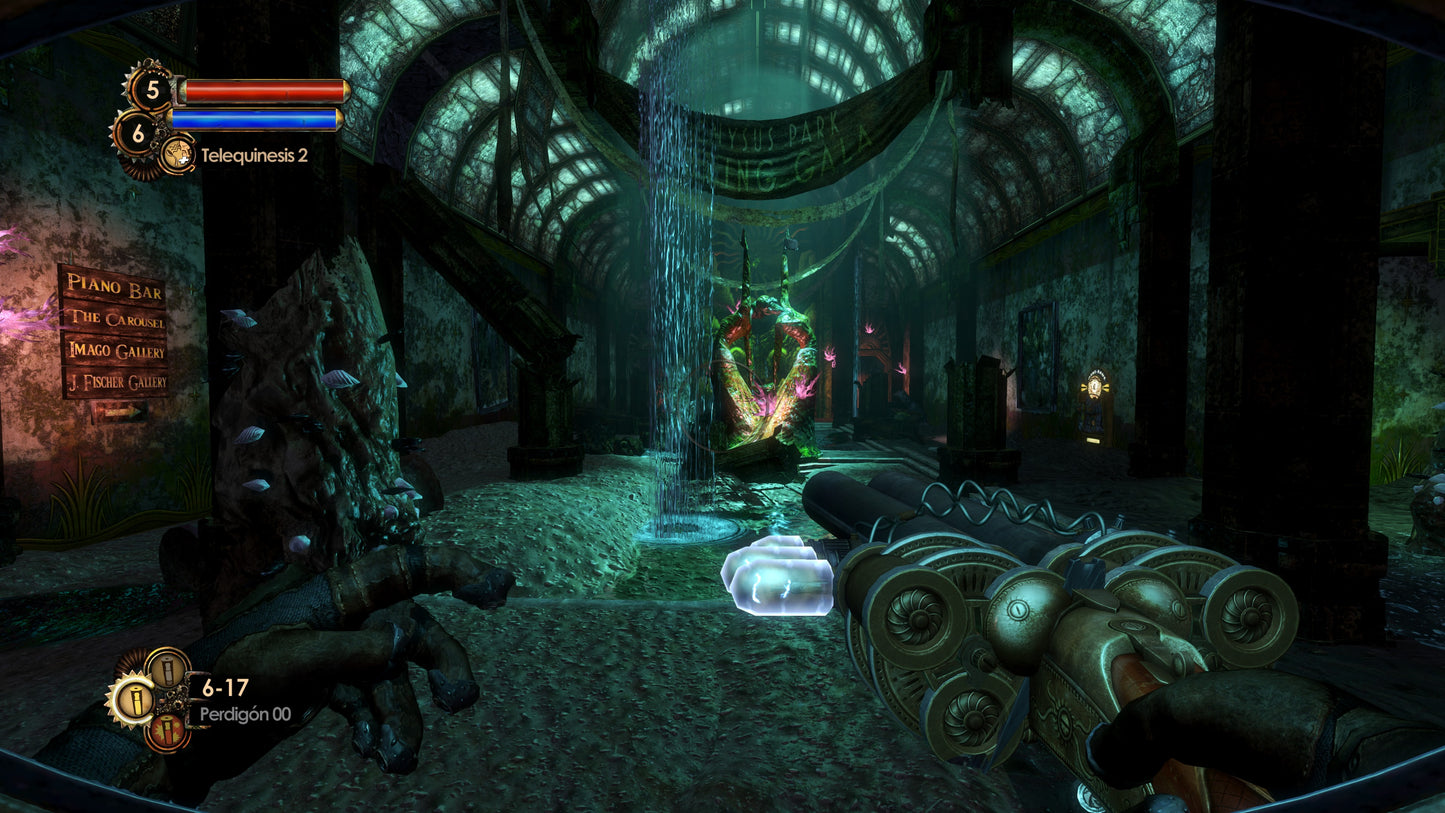This screenshot has width=1445, height=813.
Task: Click the selected yellow Perdigón ammo icon
Action: click(136, 701)
